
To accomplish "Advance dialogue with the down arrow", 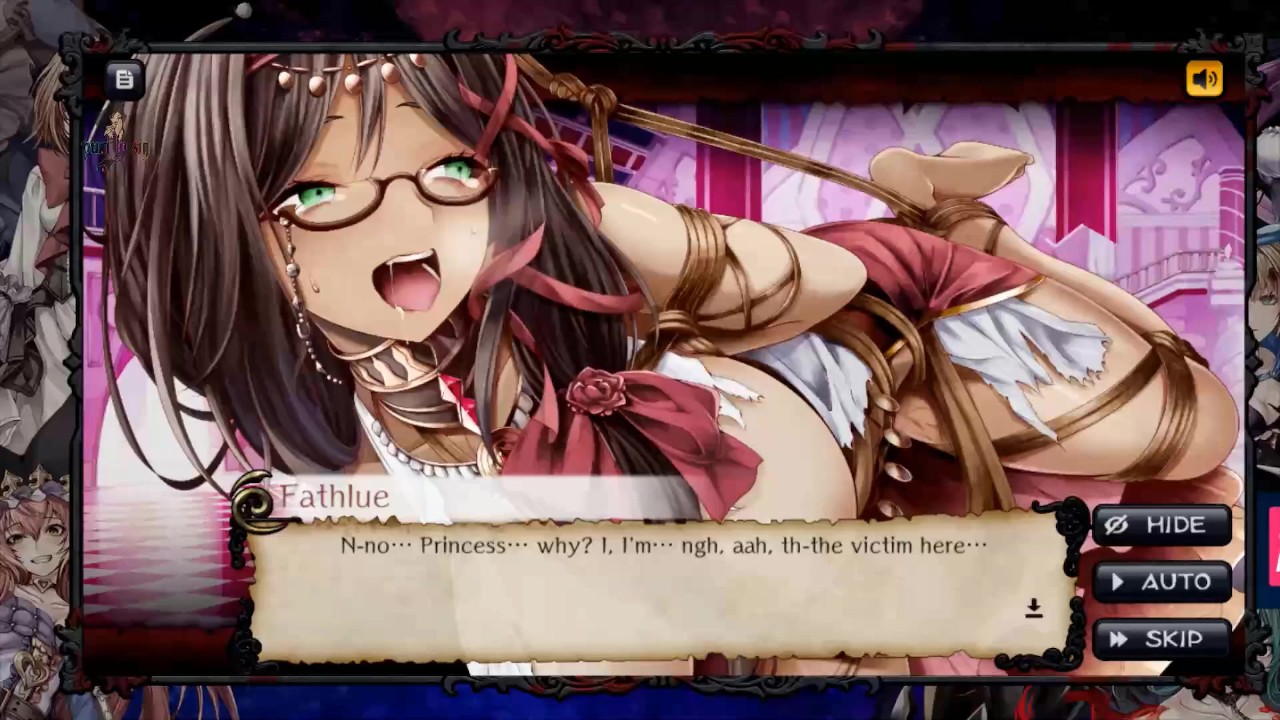I will (1034, 609).
